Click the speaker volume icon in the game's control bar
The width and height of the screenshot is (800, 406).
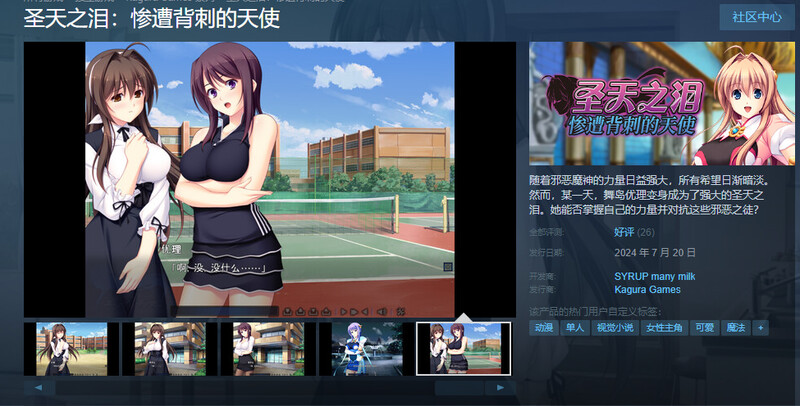[x=382, y=312]
